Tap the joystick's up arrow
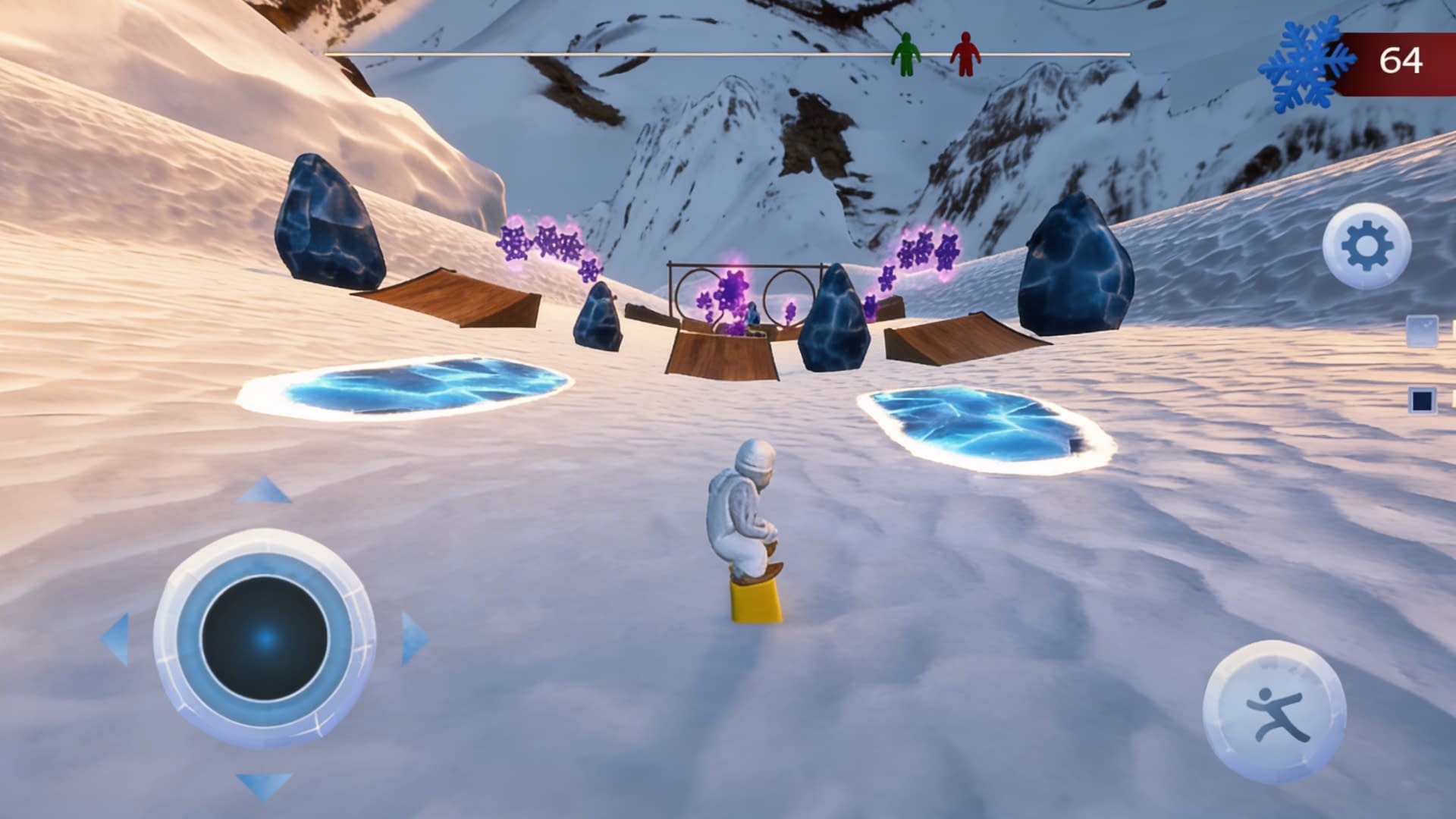The image size is (1456, 819). pyautogui.click(x=263, y=491)
